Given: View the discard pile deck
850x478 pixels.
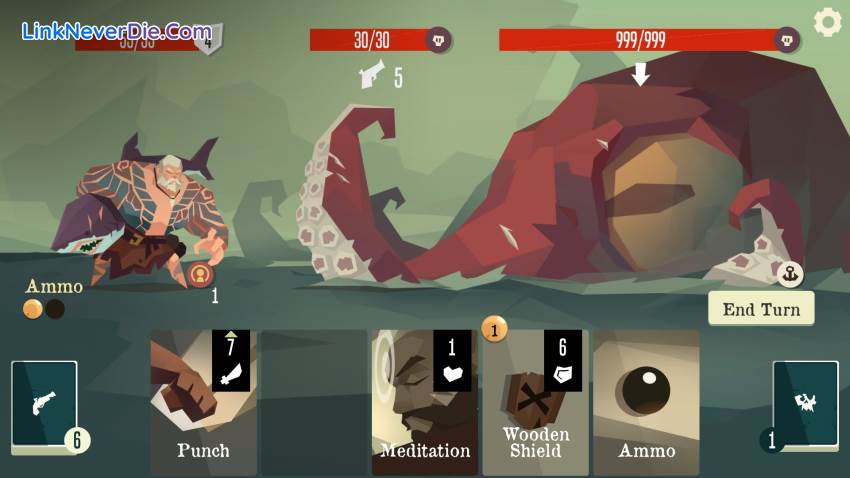Looking at the screenshot, I should pos(805,403).
